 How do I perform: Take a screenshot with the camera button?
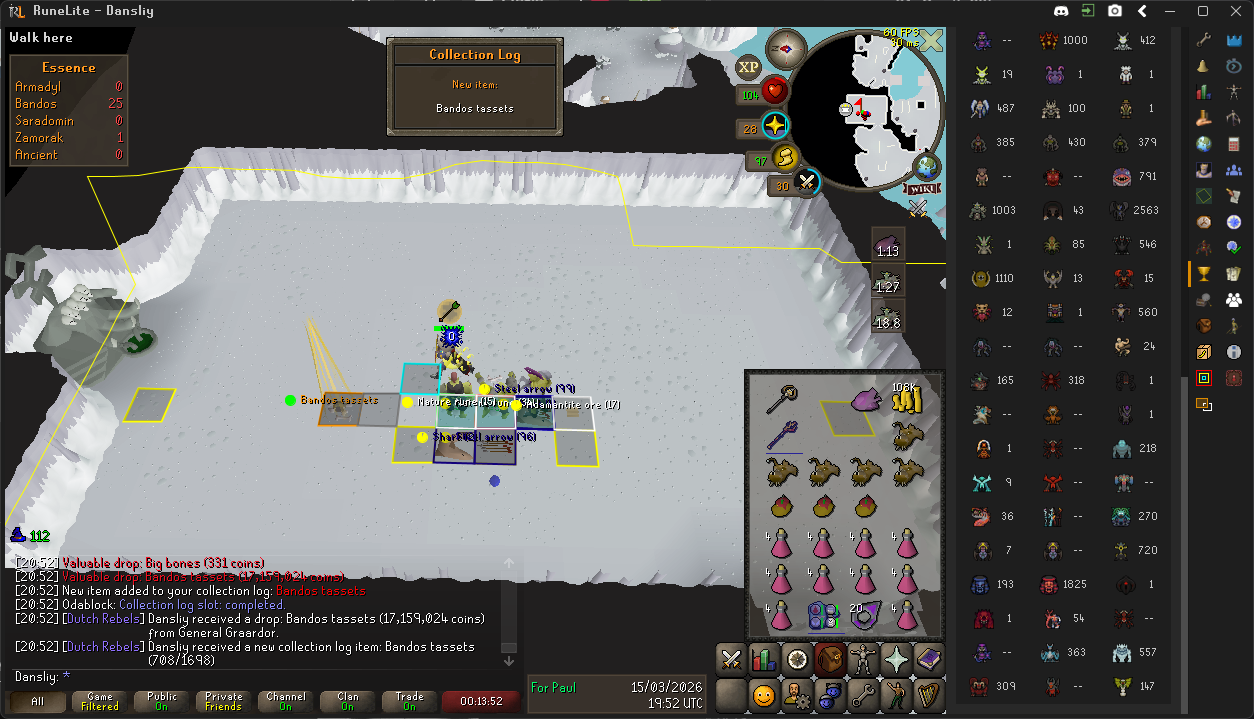(1115, 12)
